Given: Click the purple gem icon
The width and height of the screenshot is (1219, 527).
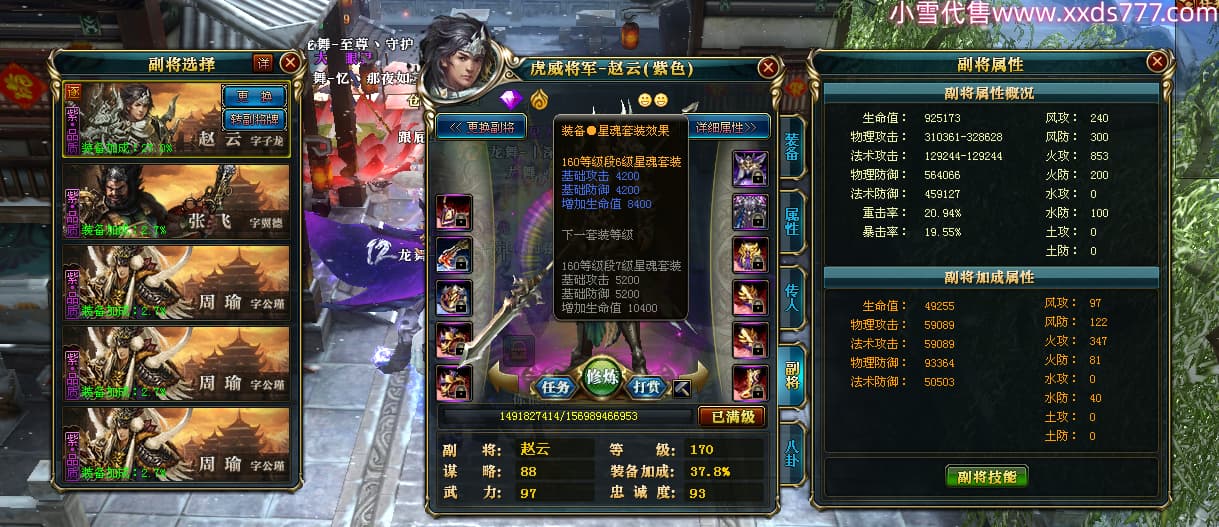Looking at the screenshot, I should 512,100.
